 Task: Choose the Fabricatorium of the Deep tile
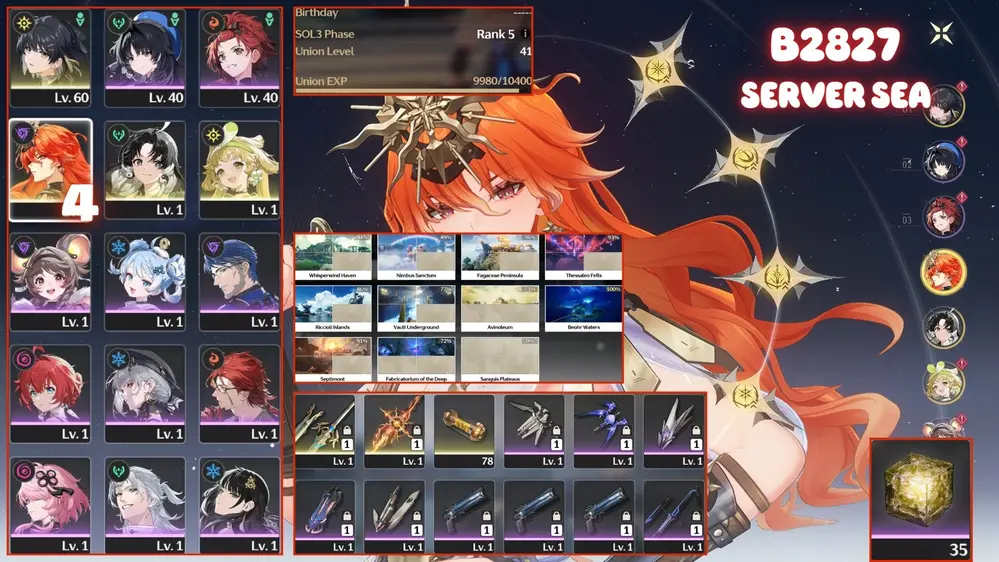point(416,359)
